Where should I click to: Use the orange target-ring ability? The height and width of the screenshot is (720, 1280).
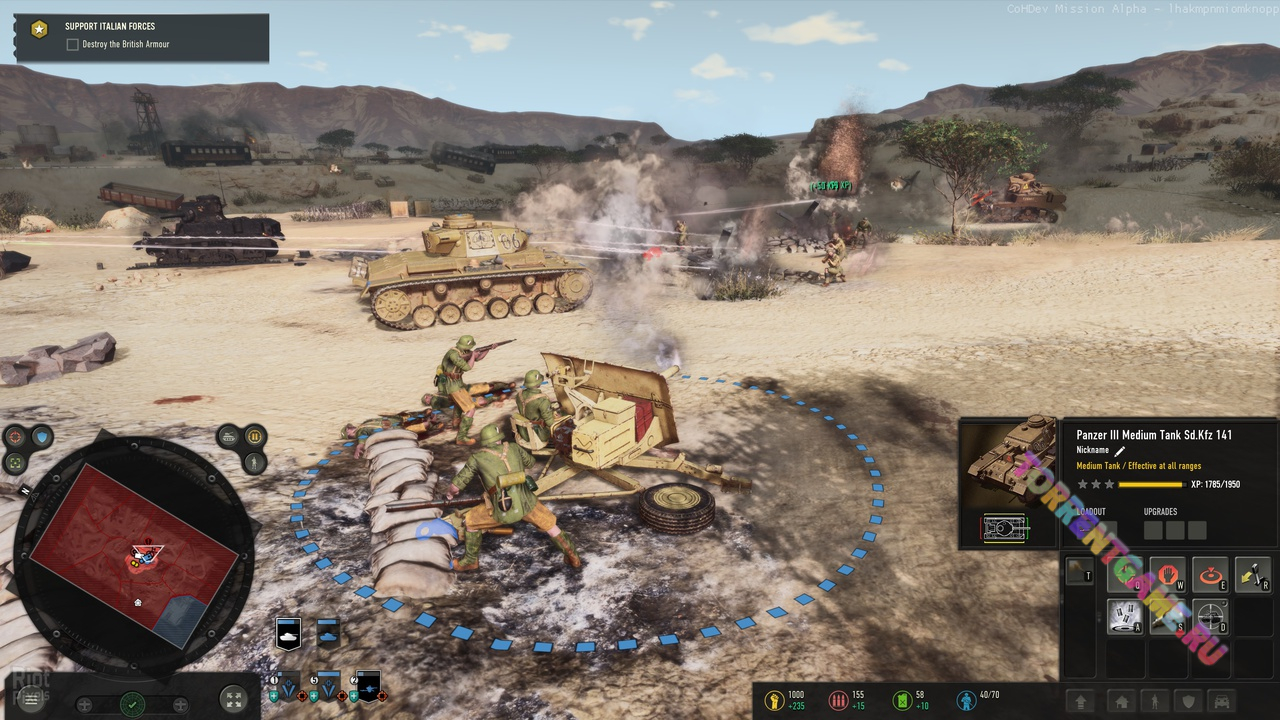(1210, 576)
